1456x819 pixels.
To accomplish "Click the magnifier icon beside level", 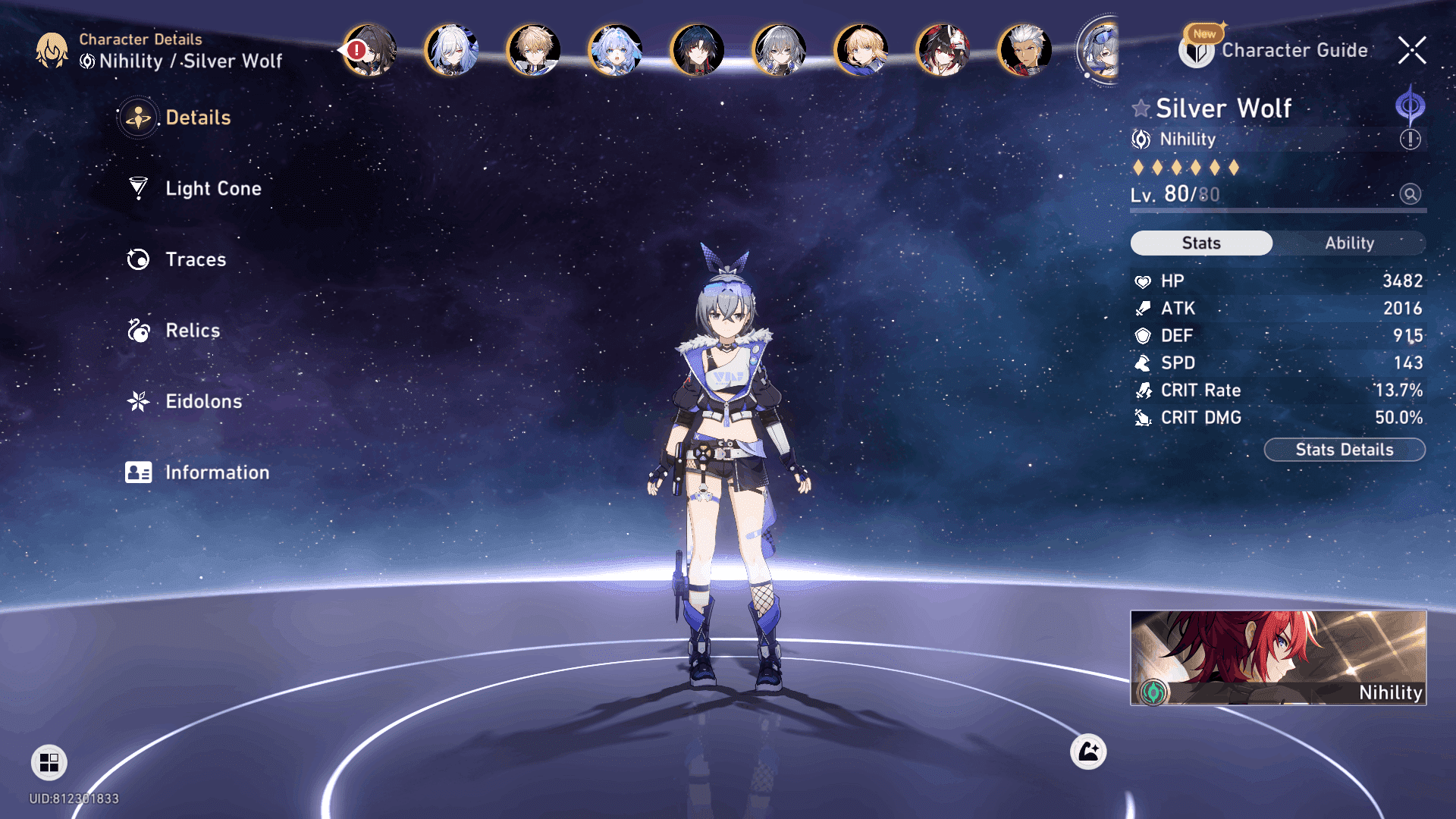I will (x=1410, y=194).
